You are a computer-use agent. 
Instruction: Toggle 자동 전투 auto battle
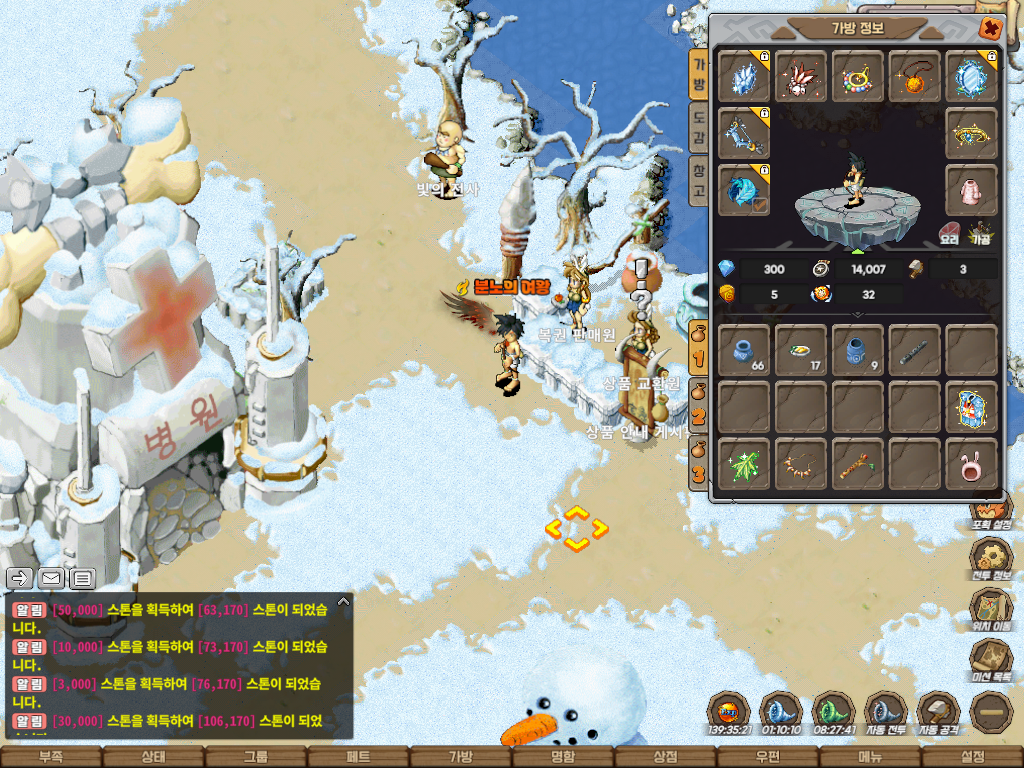pos(885,712)
